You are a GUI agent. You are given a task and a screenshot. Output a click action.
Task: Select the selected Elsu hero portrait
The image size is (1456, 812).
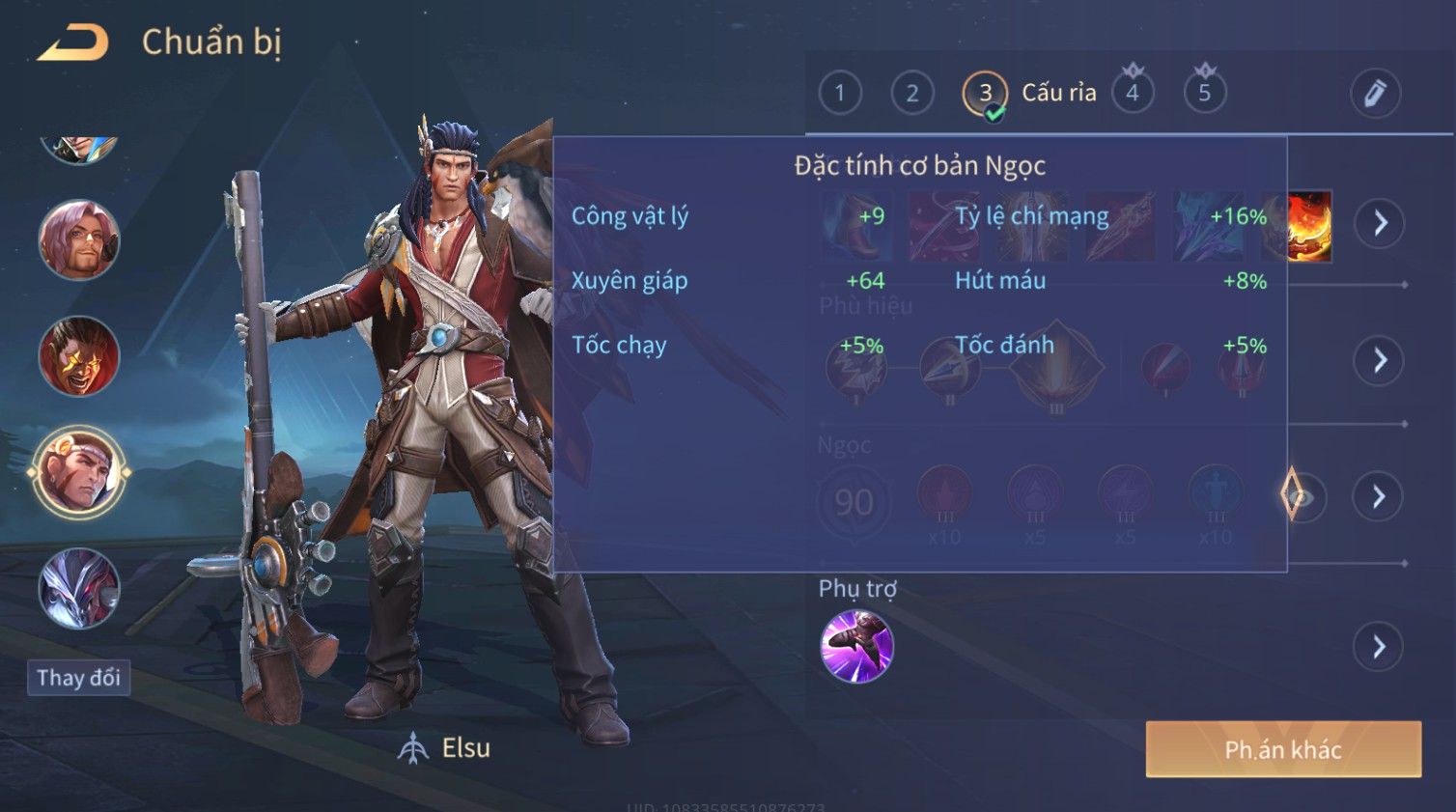[x=78, y=473]
